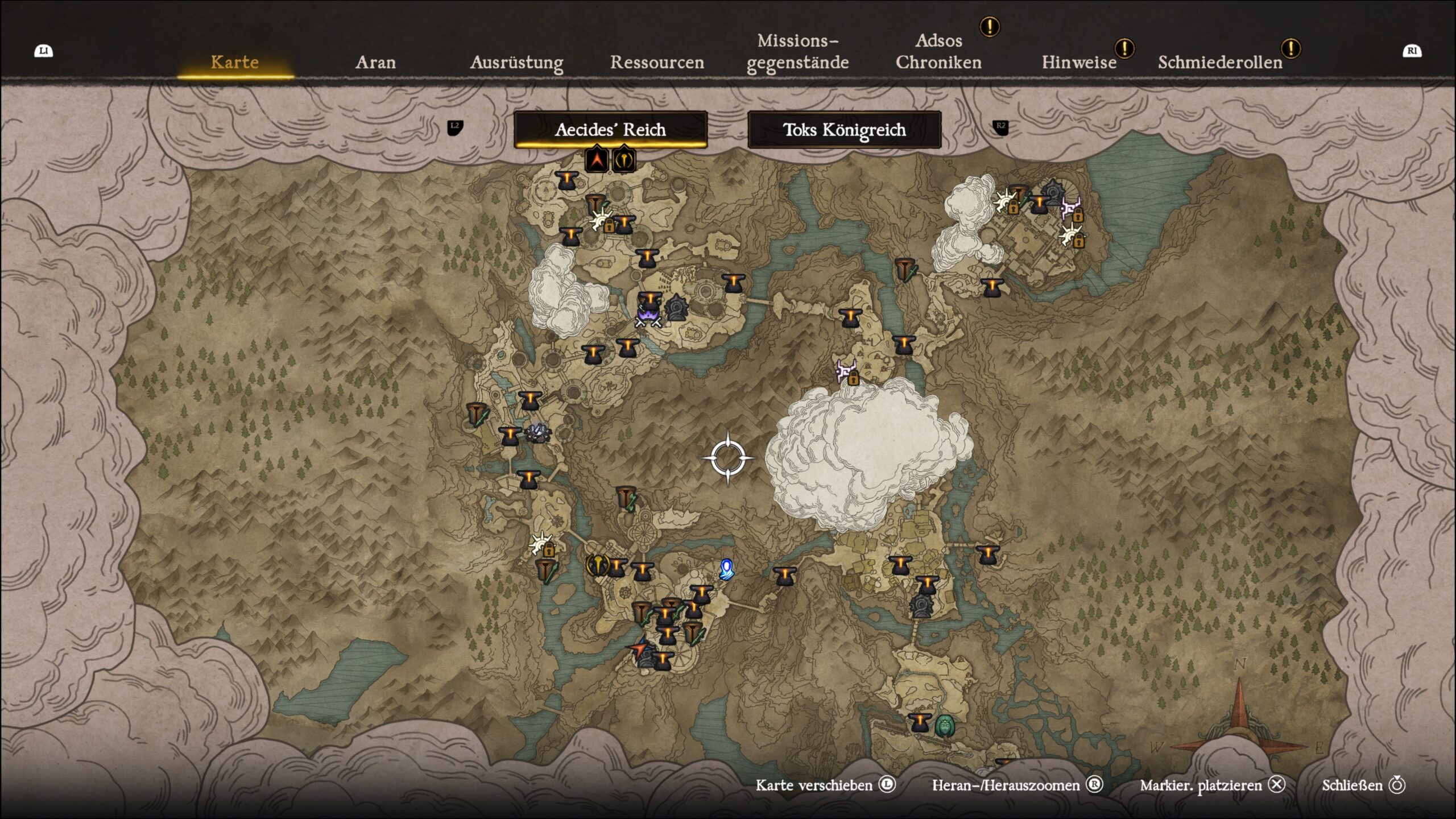This screenshot has width=1456, height=819.
Task: Select the purple crown marker with crossed swords
Action: (647, 316)
